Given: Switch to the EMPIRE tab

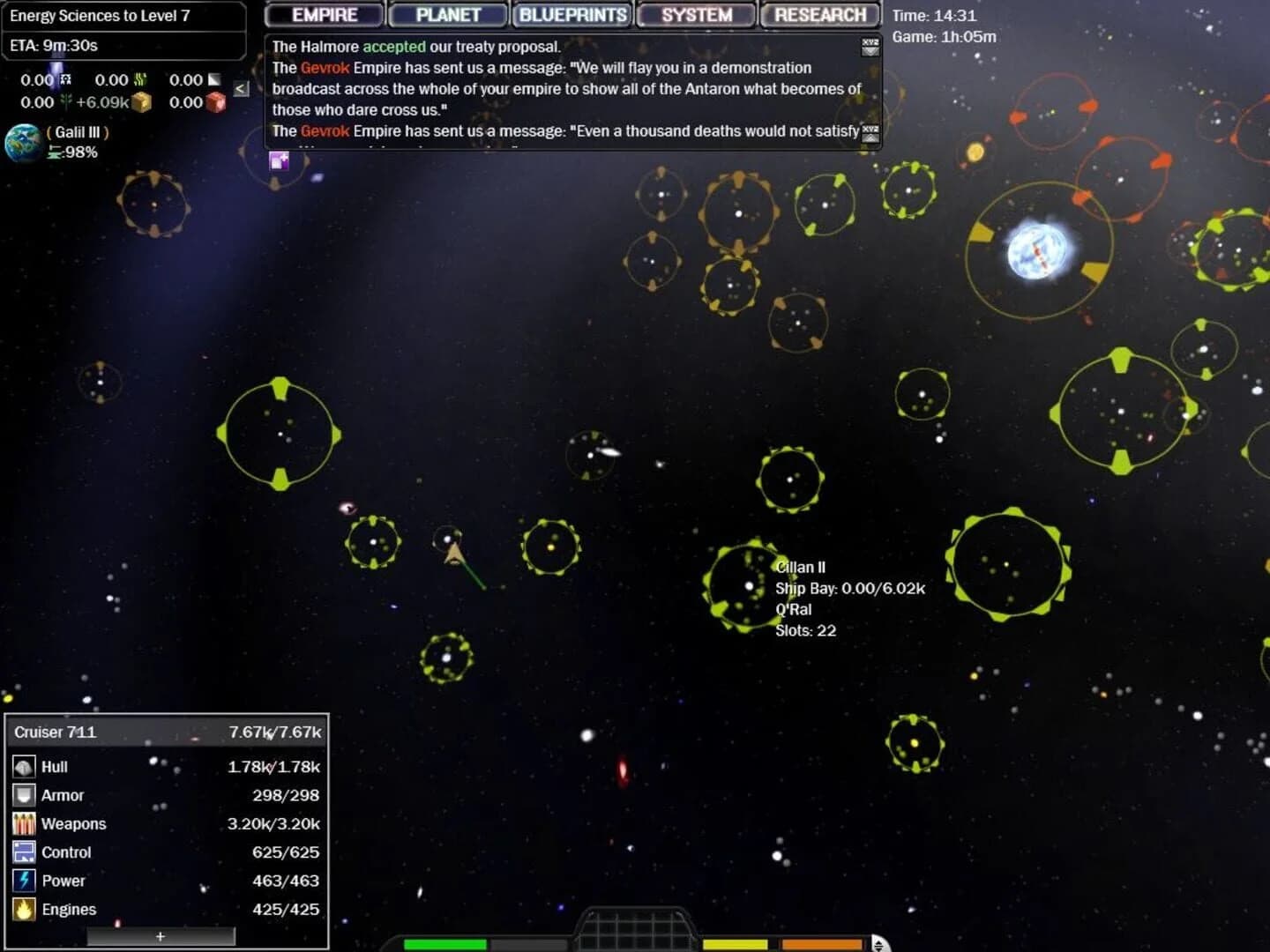Looking at the screenshot, I should pyautogui.click(x=323, y=14).
